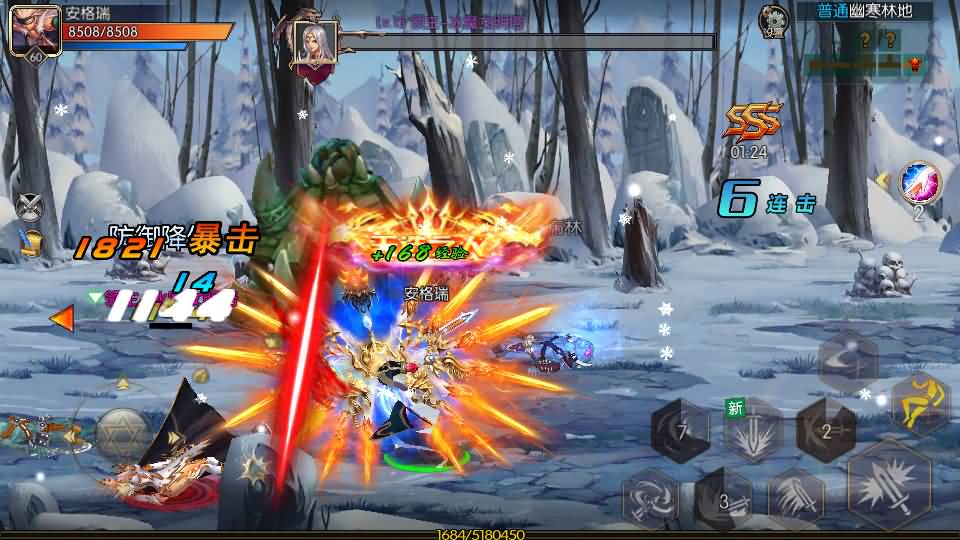The height and width of the screenshot is (540, 960).
Task: Tap the sword skill on cooldown 3
Action: [723, 497]
